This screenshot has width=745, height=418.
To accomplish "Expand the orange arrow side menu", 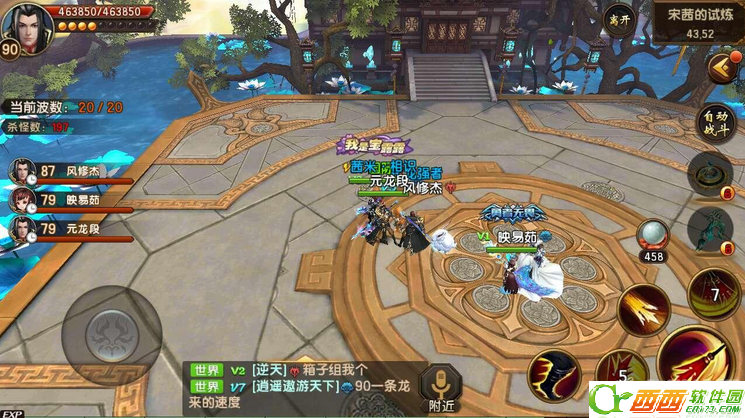I will pos(720,68).
